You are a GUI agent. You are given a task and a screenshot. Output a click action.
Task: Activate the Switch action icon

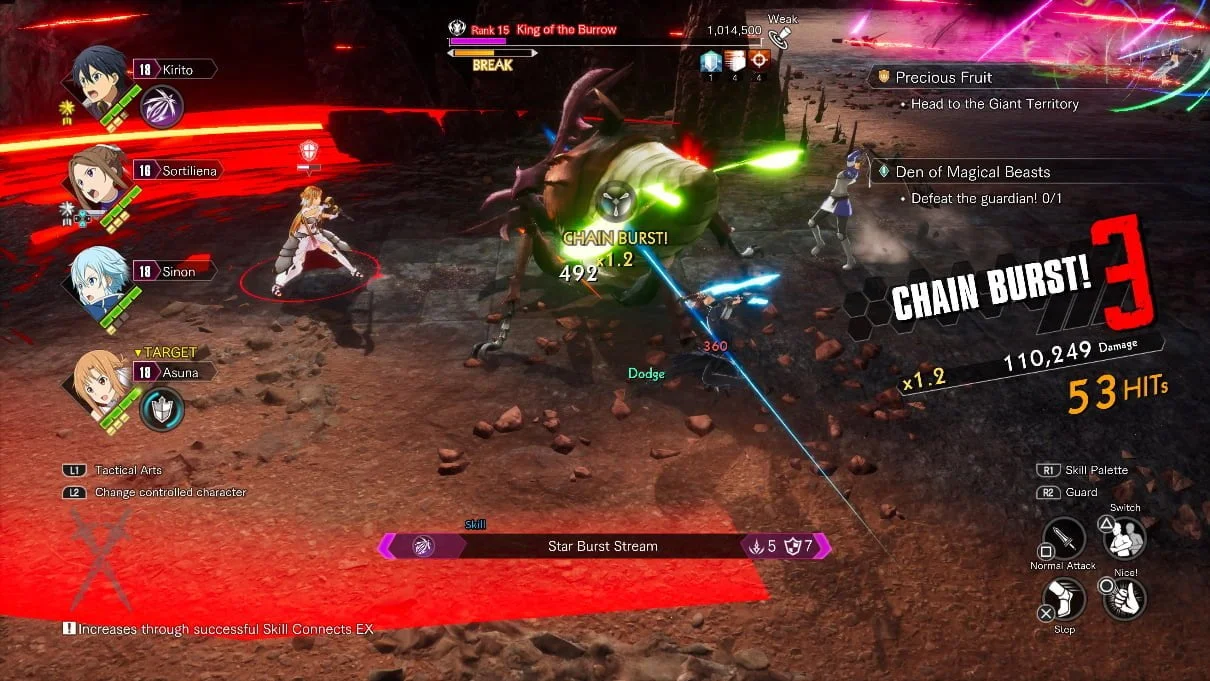tap(1124, 539)
